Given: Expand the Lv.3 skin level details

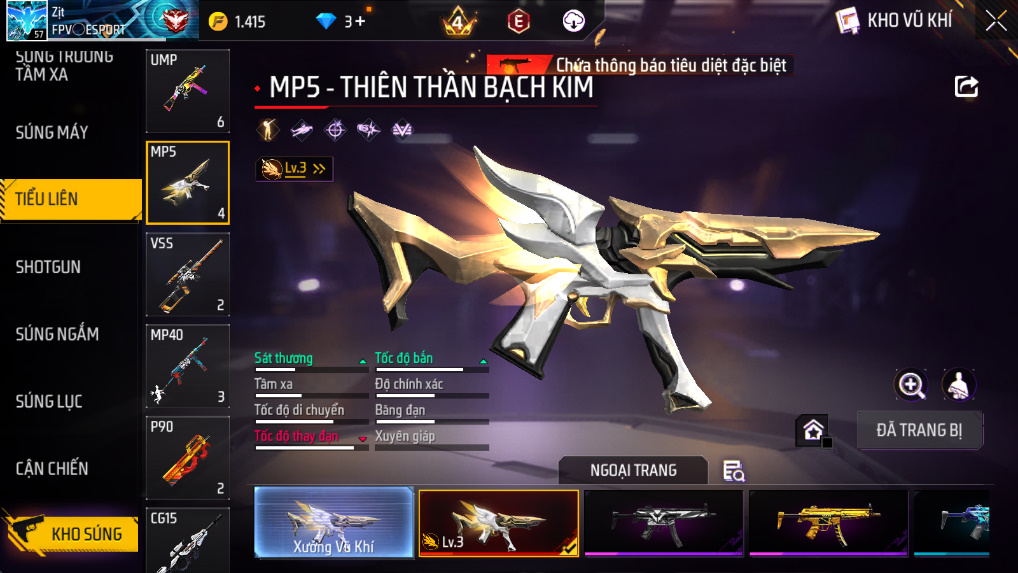Looking at the screenshot, I should pos(294,169).
